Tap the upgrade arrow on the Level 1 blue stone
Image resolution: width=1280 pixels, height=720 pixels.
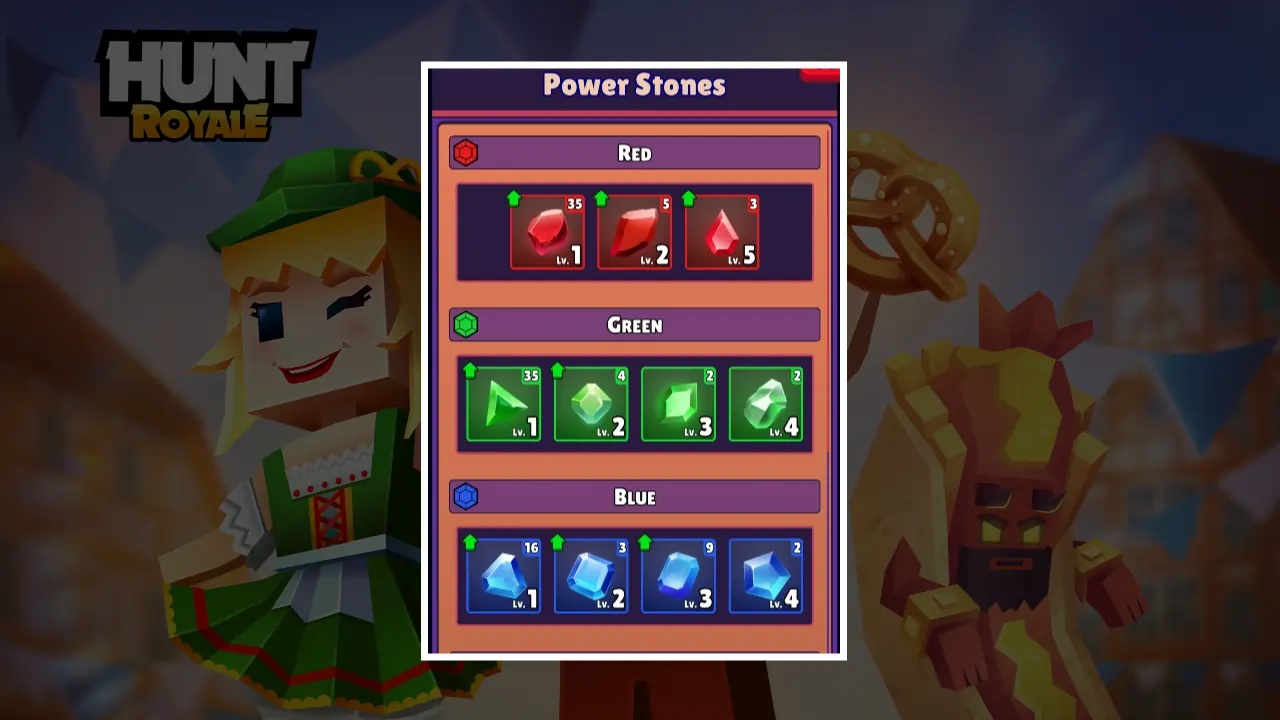point(471,543)
